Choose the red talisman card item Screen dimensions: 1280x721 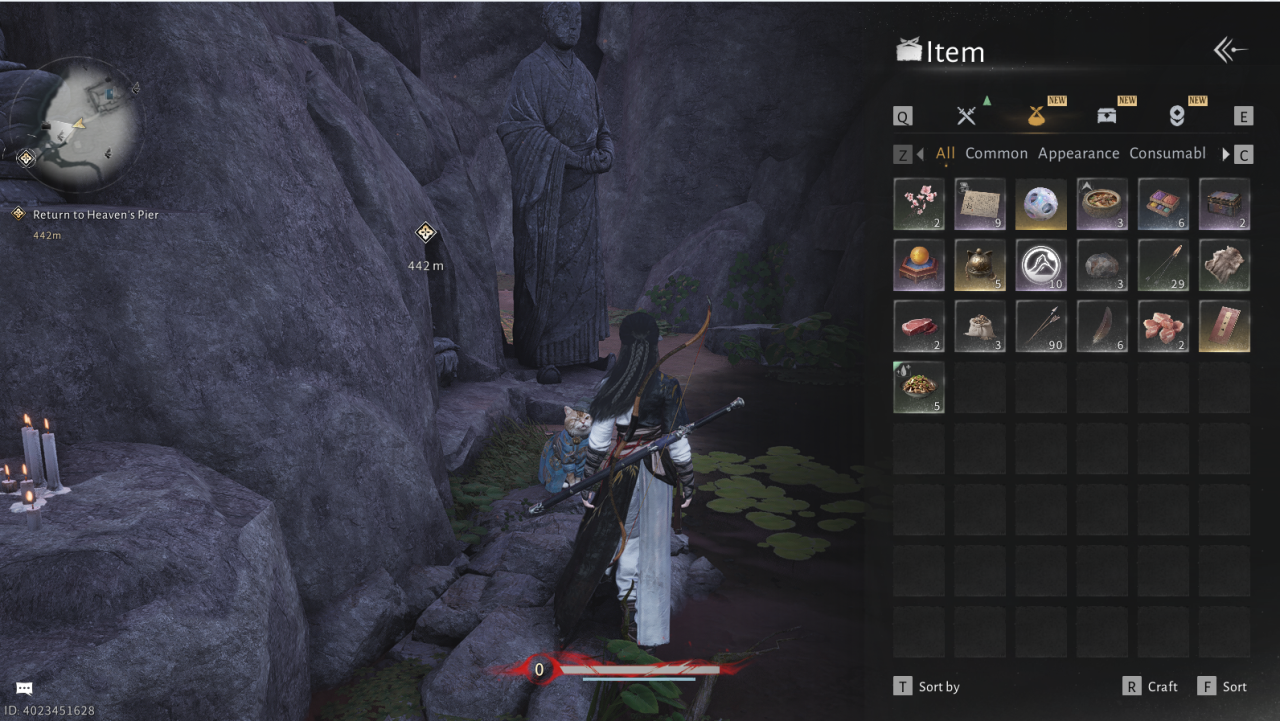pyautogui.click(x=1224, y=326)
